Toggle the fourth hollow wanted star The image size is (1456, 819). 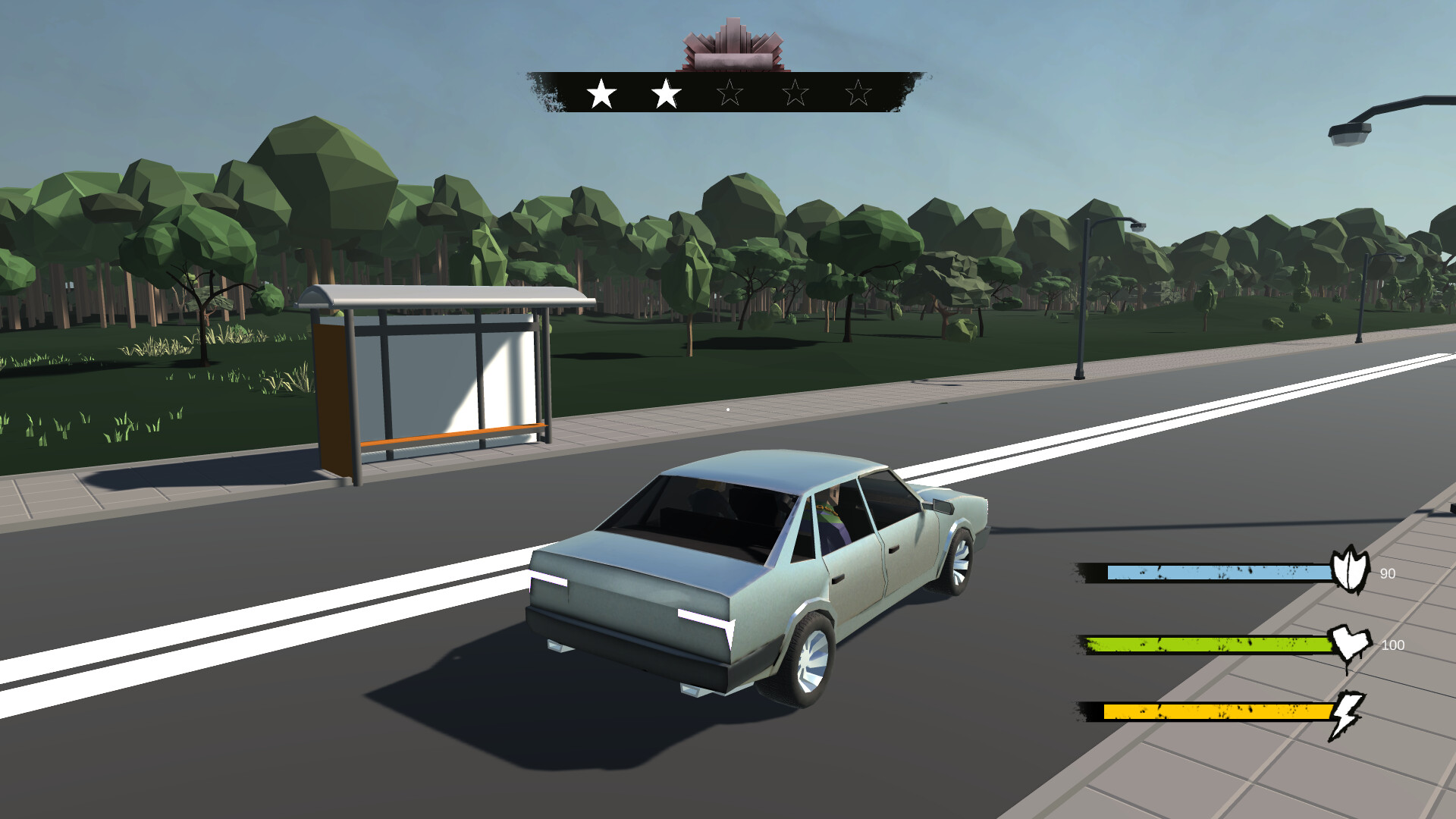click(794, 93)
